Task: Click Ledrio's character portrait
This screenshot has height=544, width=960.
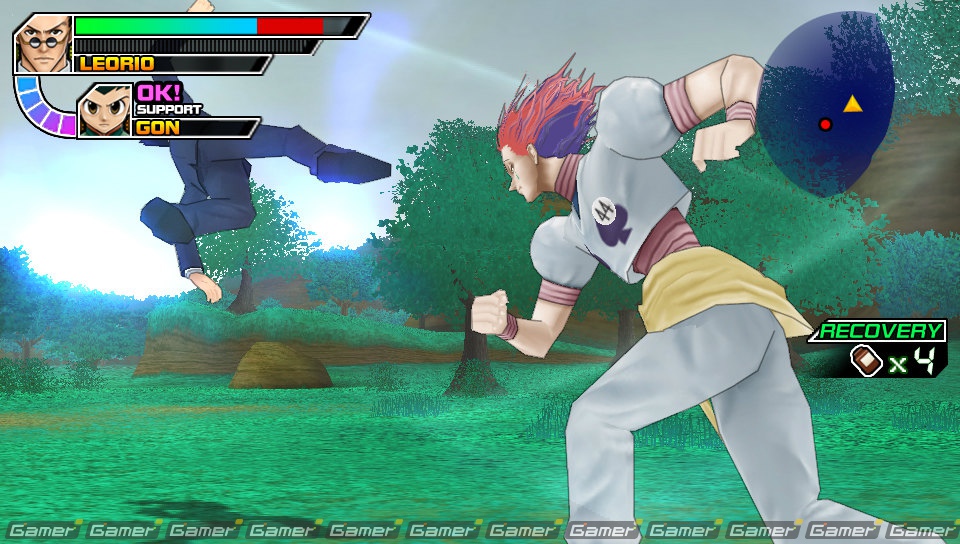Action: click(43, 42)
